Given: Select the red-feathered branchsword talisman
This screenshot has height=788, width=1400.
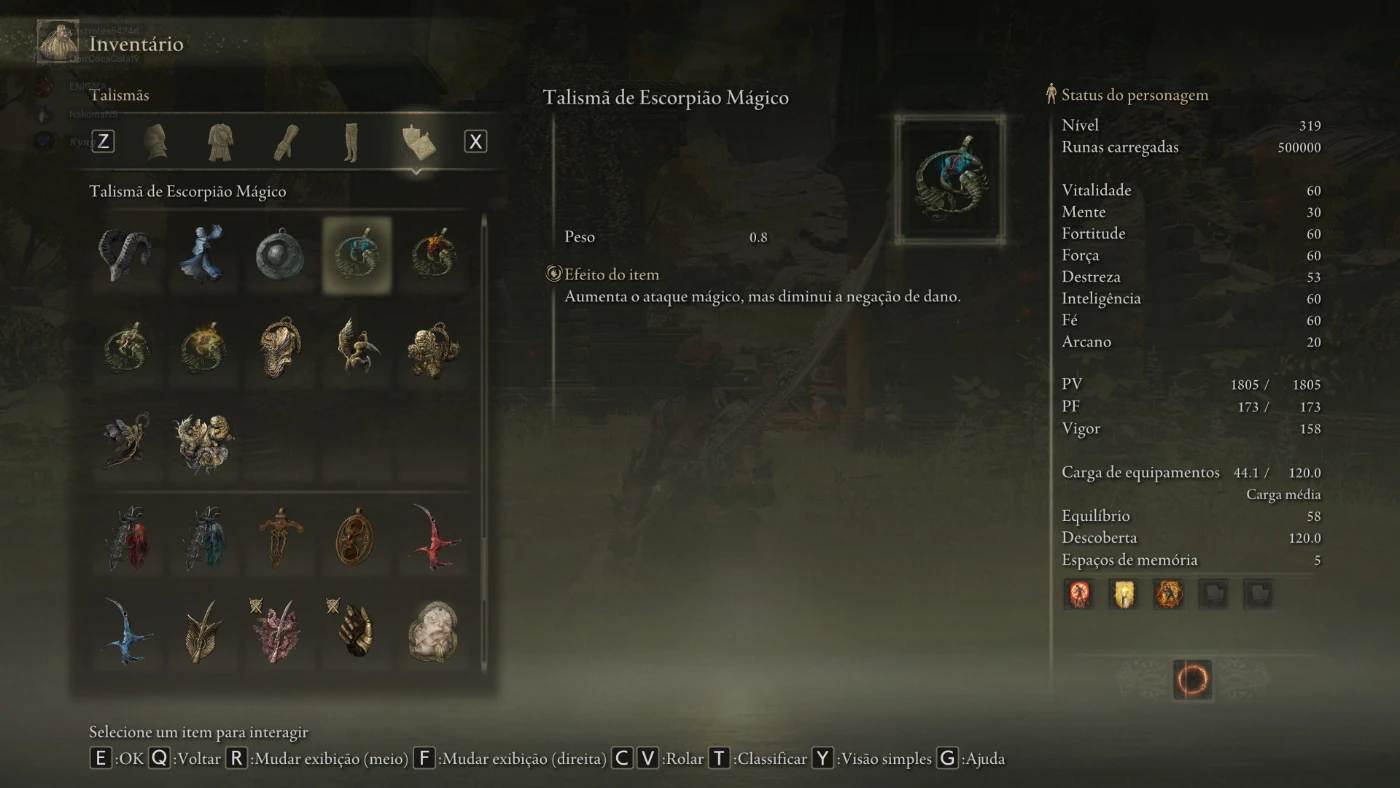Looking at the screenshot, I should [126, 537].
